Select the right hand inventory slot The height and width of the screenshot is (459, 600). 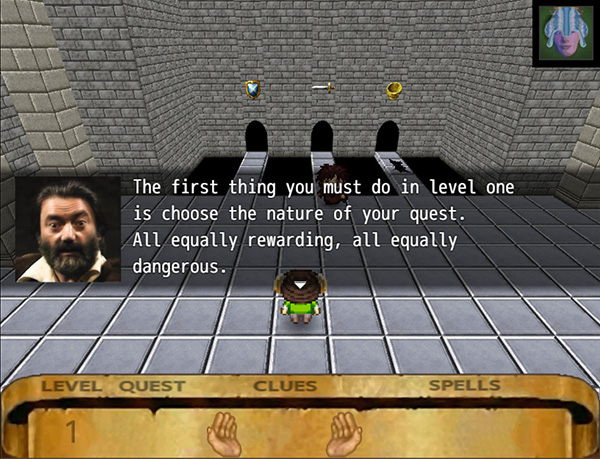[346, 432]
